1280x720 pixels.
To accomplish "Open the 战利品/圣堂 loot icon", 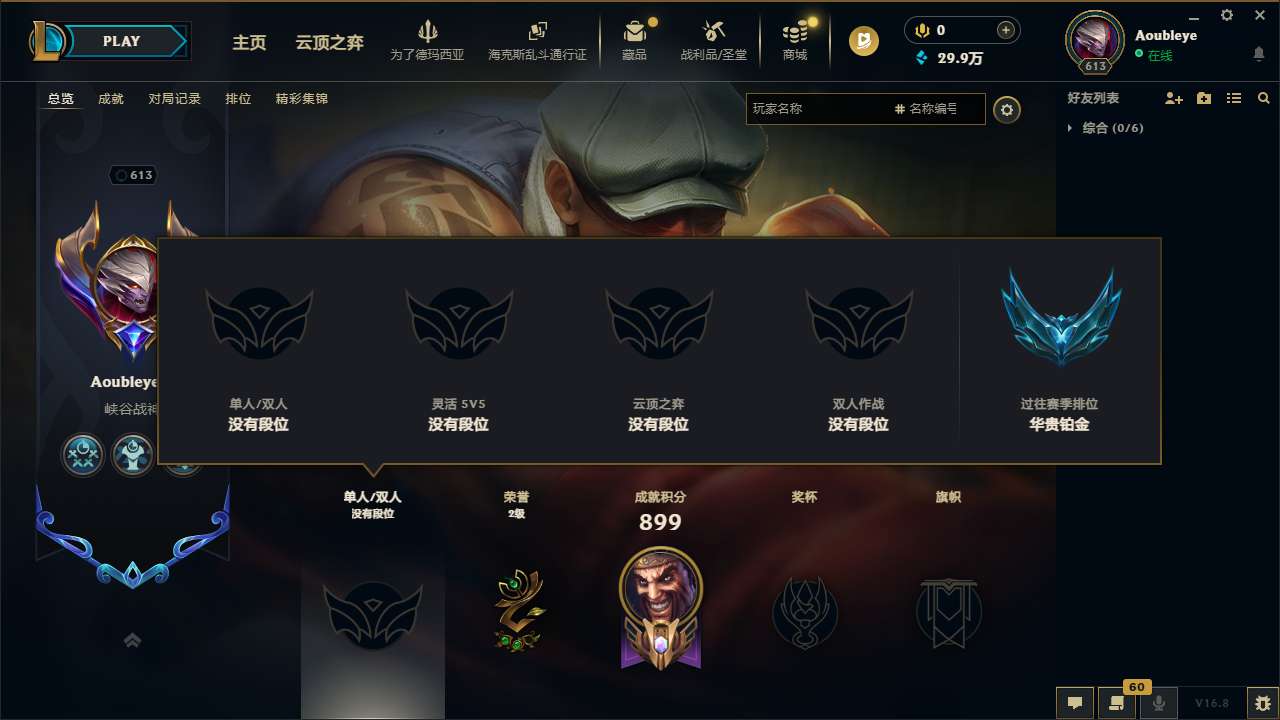I will coord(714,40).
